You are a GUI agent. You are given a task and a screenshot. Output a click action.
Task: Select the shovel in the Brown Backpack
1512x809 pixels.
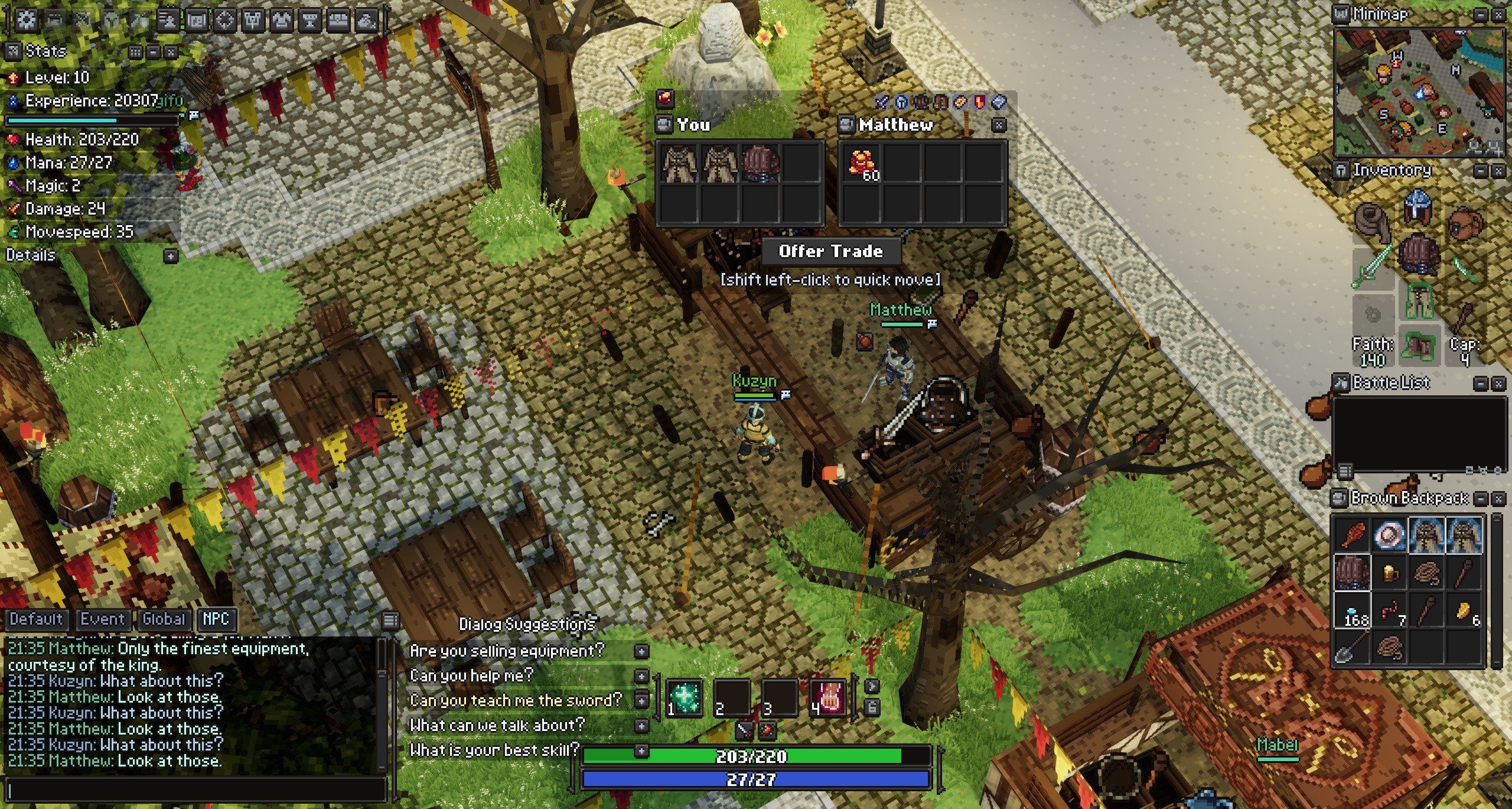pyautogui.click(x=1352, y=647)
